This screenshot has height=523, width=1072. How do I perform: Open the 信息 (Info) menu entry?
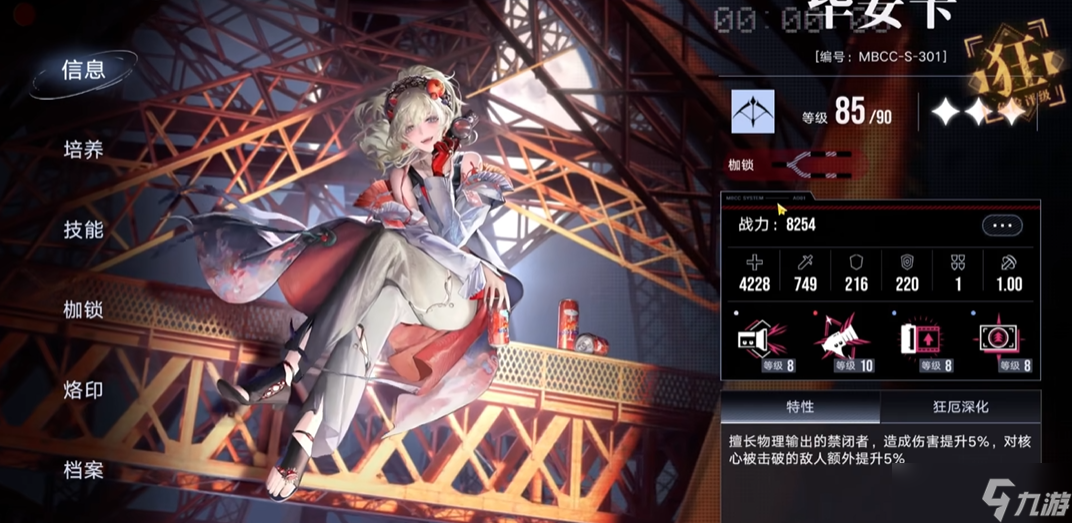83,70
